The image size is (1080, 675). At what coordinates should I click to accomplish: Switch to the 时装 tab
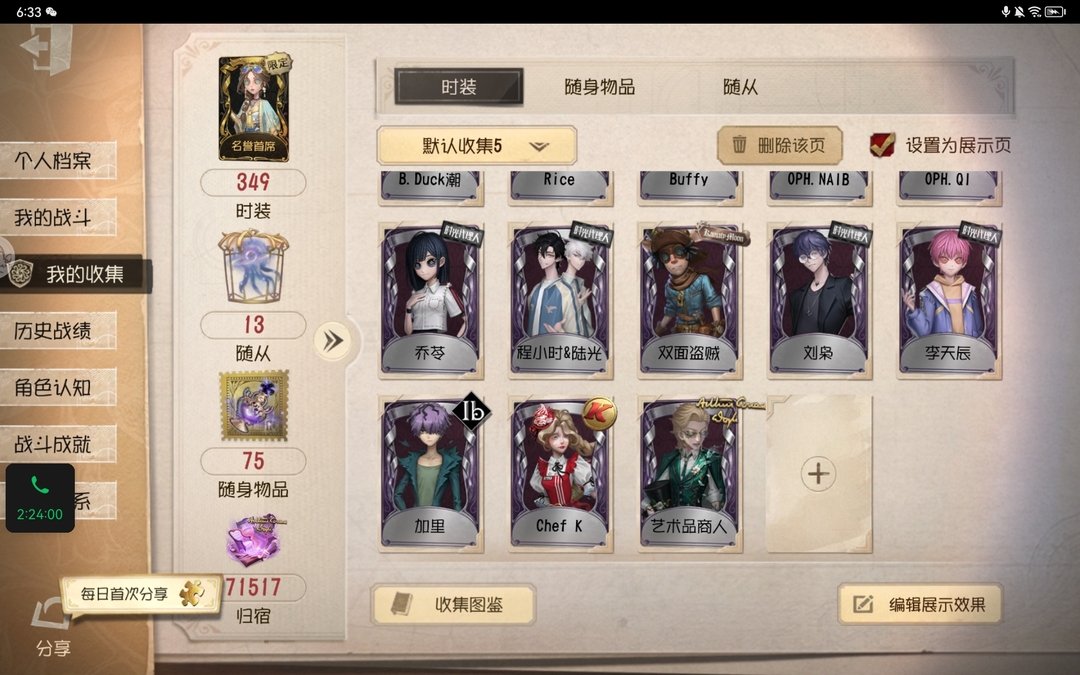pyautogui.click(x=459, y=87)
